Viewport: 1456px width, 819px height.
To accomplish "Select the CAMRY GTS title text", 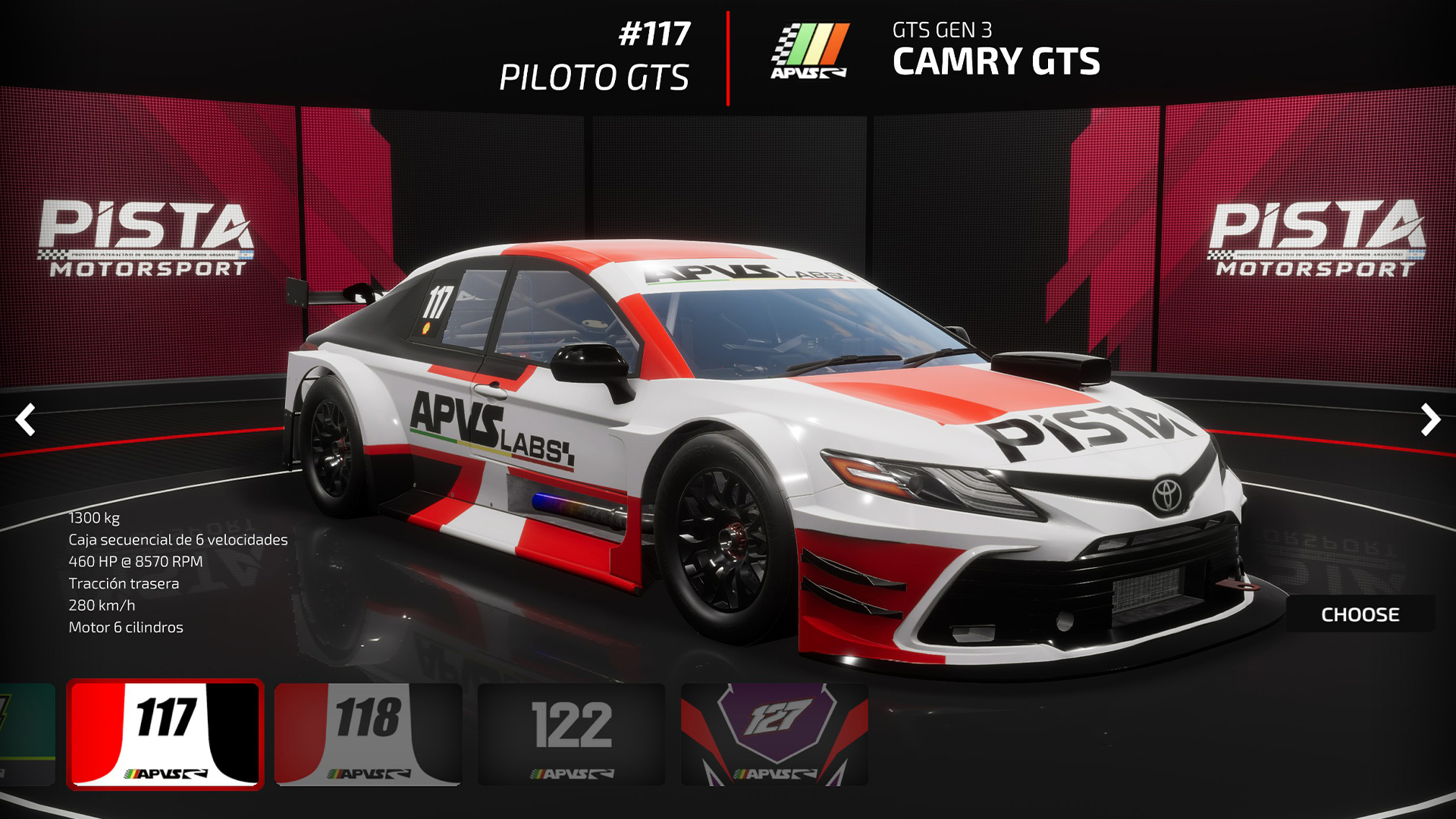I will click(x=997, y=64).
